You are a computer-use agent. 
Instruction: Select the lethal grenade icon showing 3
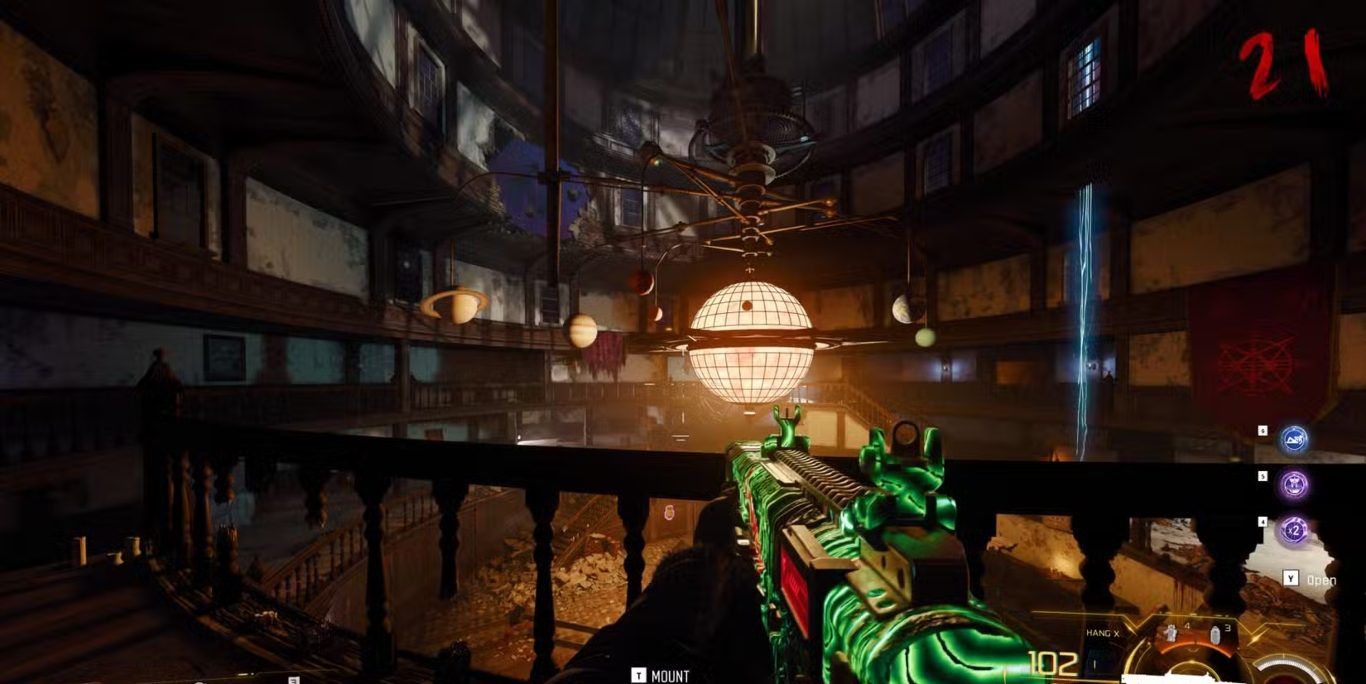pos(1214,636)
